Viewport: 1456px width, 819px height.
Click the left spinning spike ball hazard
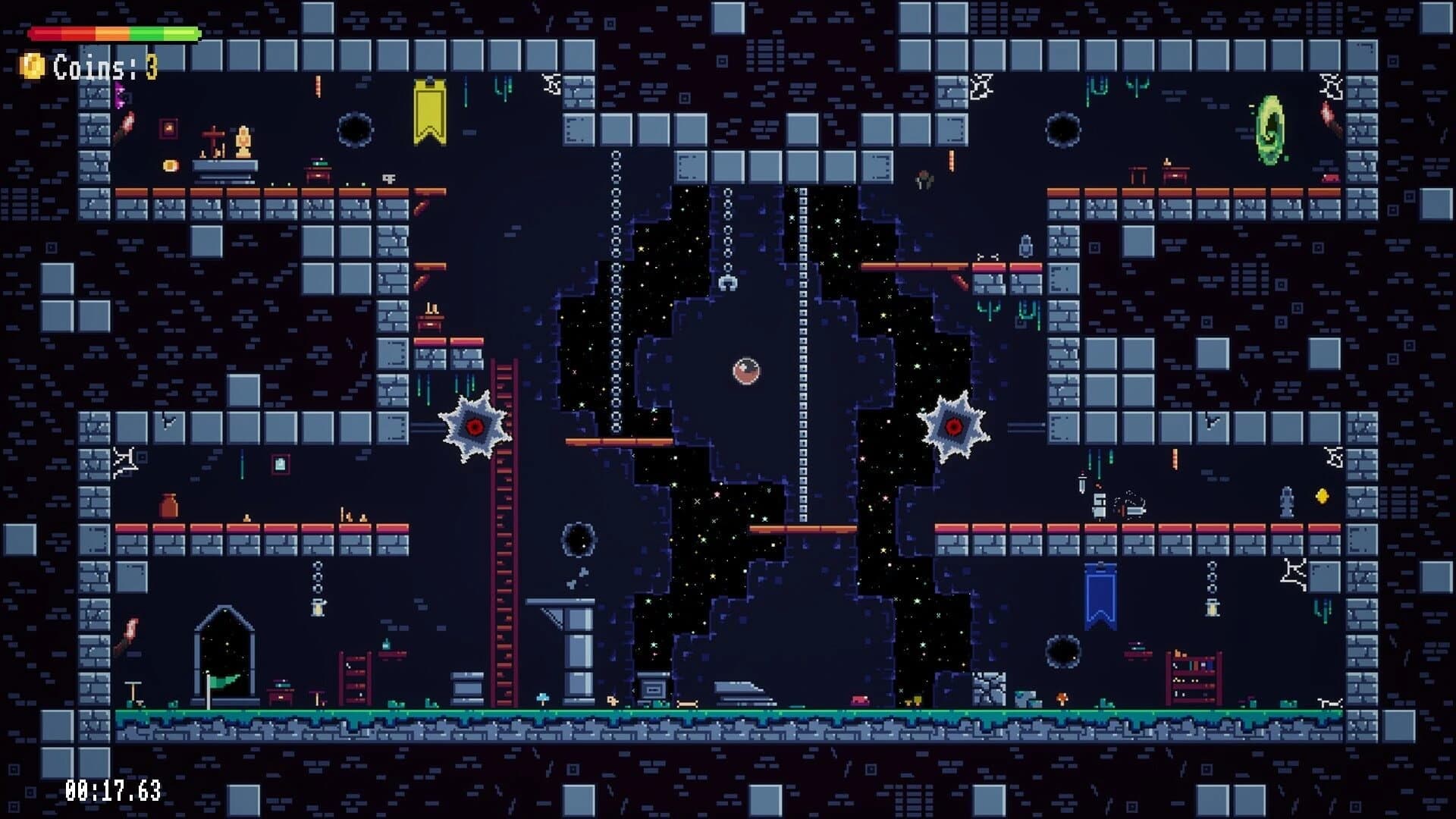pyautogui.click(x=474, y=426)
